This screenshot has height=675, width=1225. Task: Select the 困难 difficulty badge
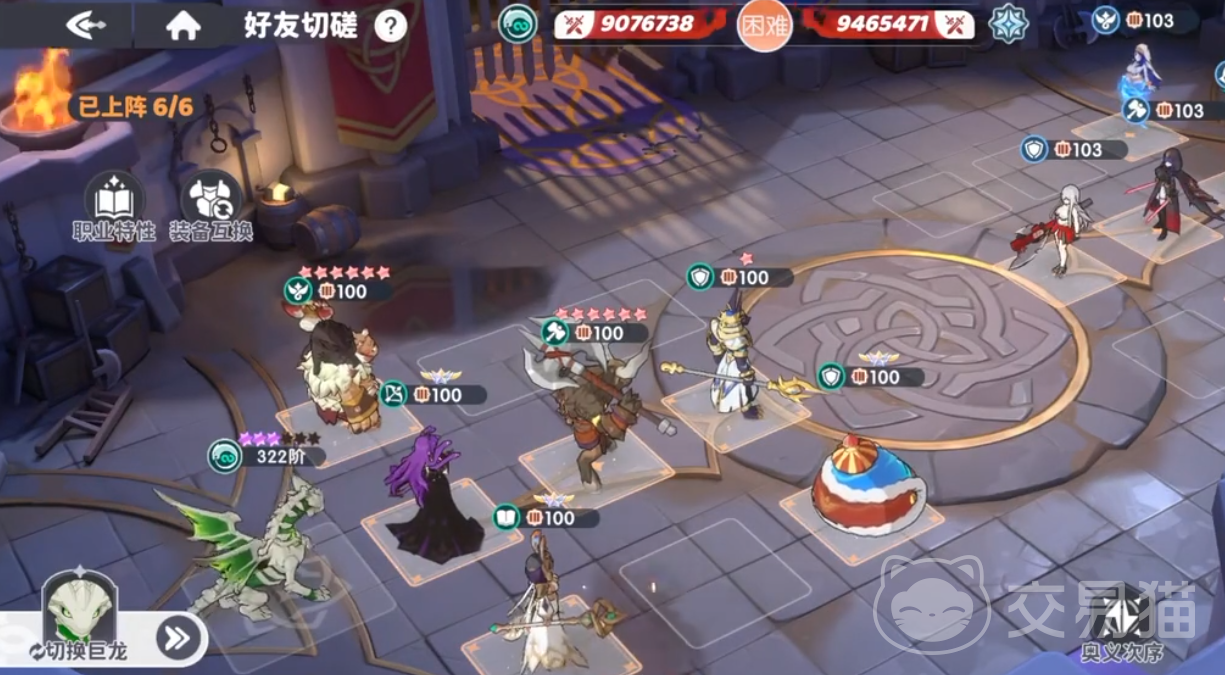(764, 25)
